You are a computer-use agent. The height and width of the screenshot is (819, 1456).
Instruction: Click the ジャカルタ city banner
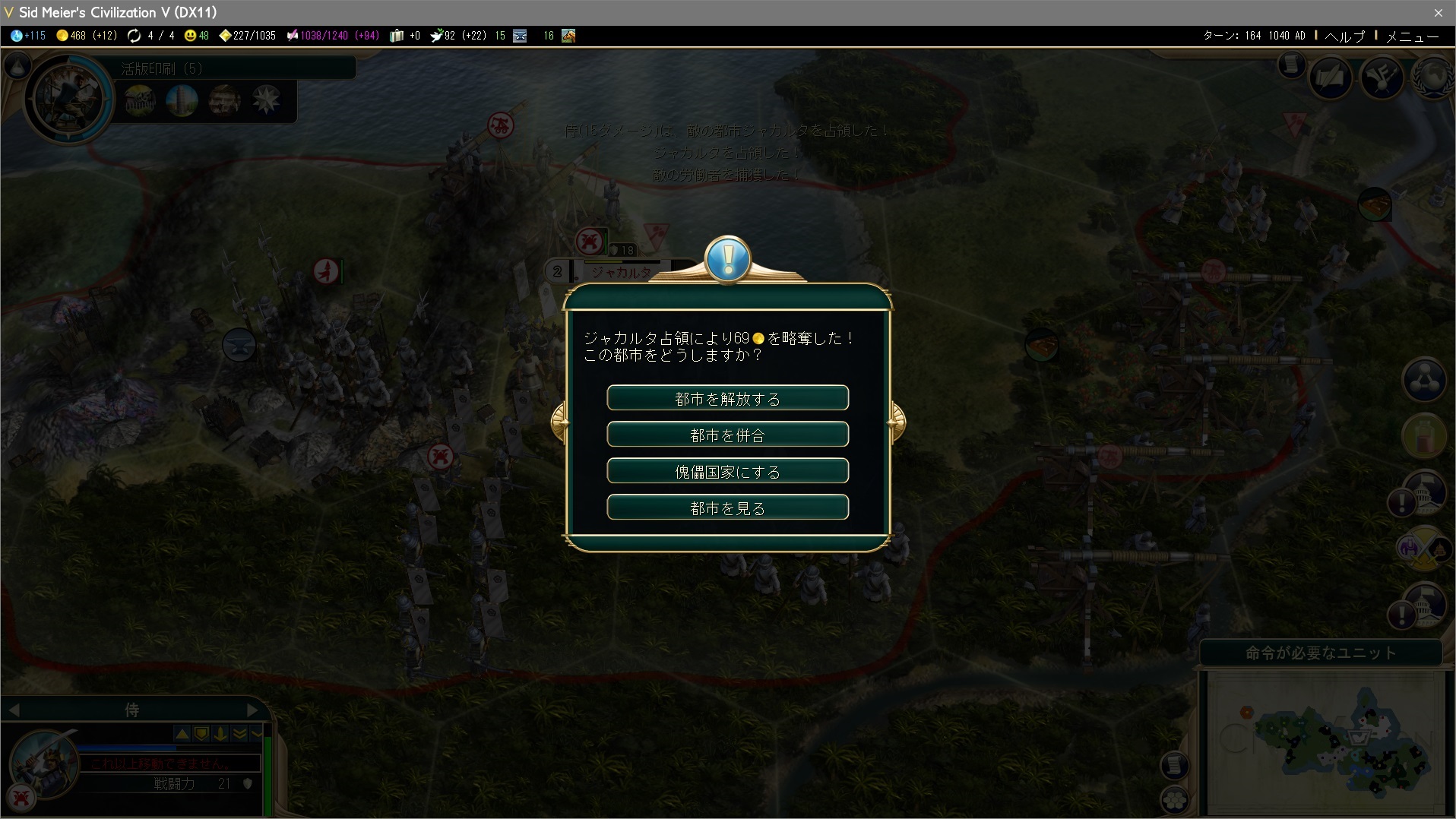(621, 272)
